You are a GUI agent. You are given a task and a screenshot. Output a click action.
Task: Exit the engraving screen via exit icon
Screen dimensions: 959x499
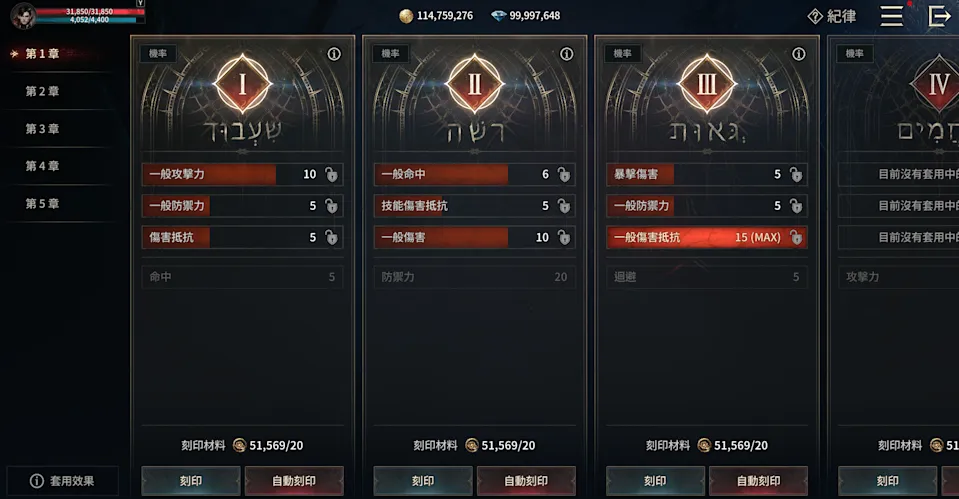tap(939, 16)
